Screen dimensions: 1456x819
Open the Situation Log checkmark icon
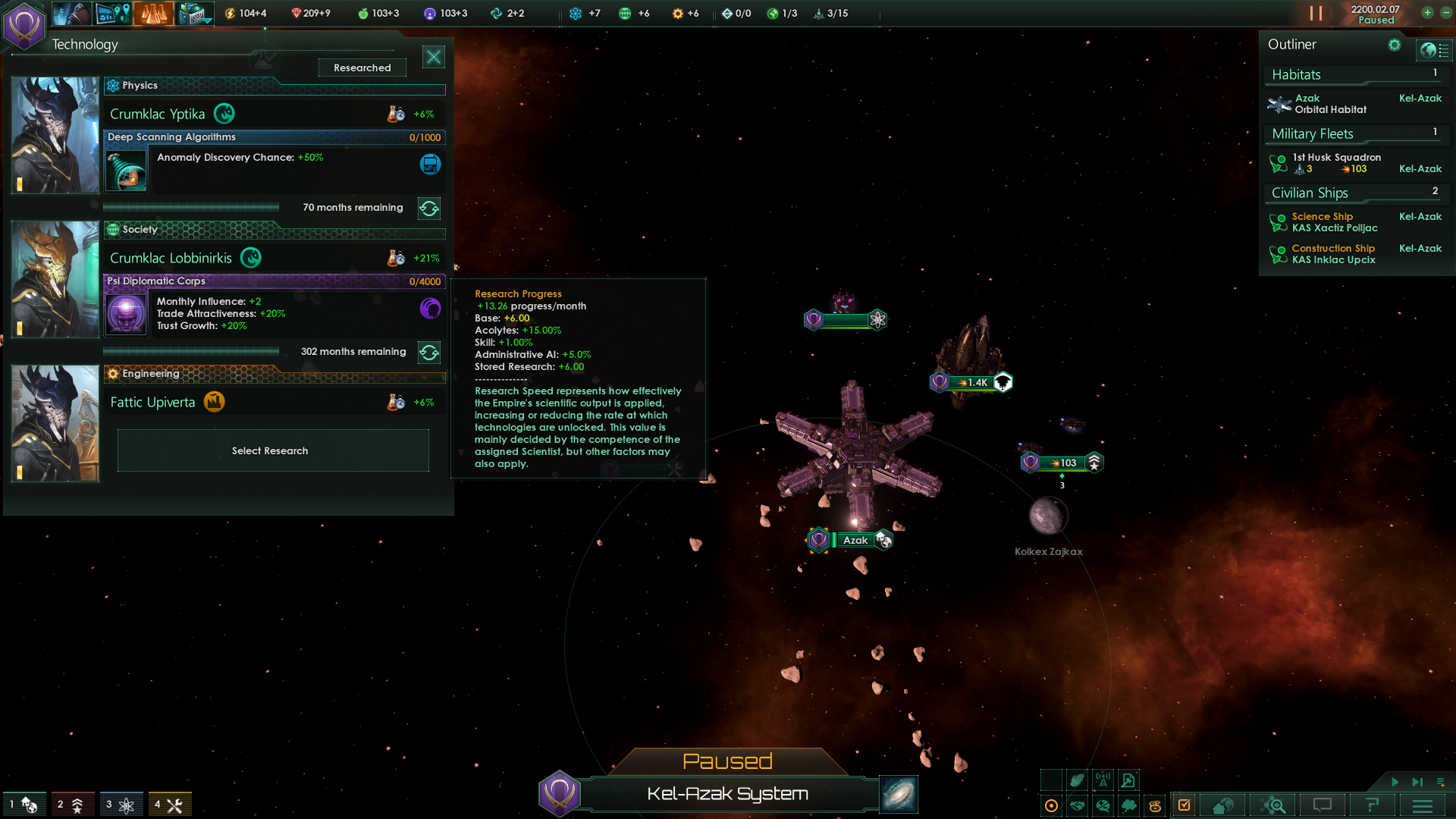[1185, 805]
